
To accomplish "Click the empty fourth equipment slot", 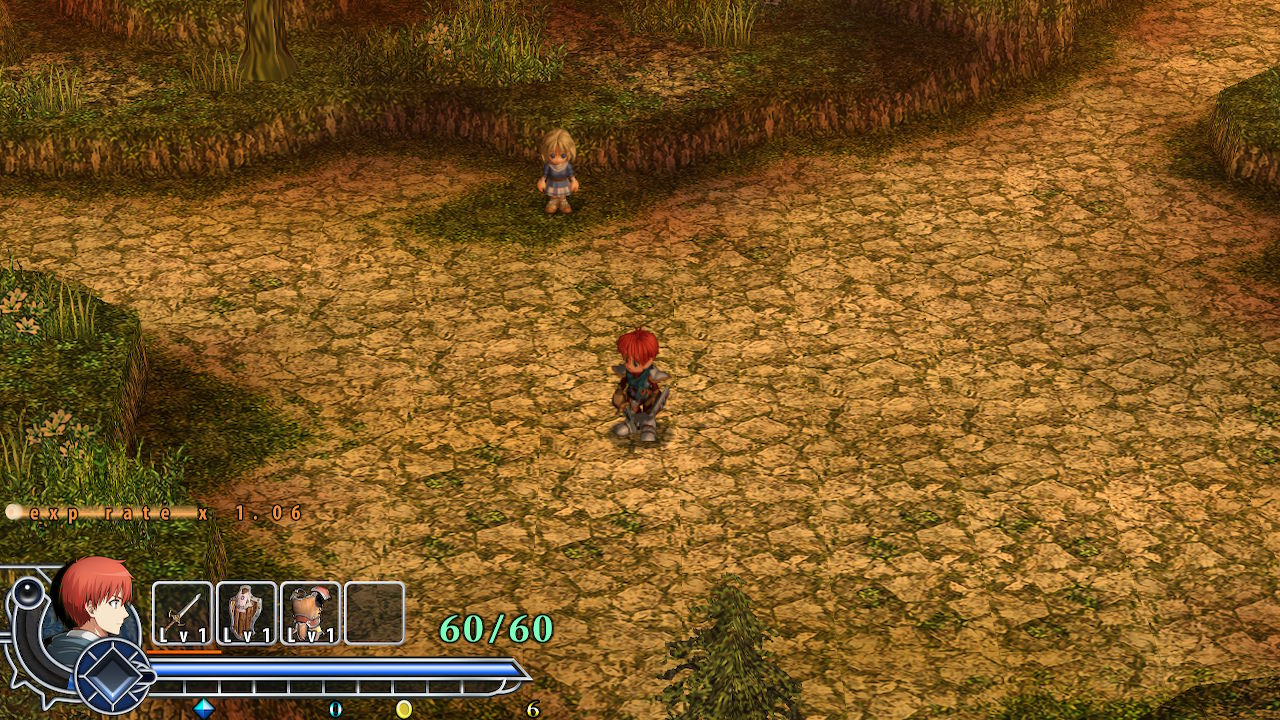I will [374, 613].
